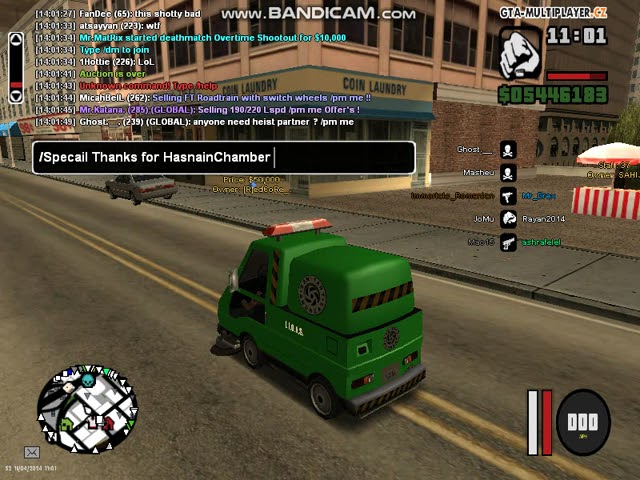This screenshot has width=640, height=480.
Task: Click the chat input text box
Action: tap(223, 157)
